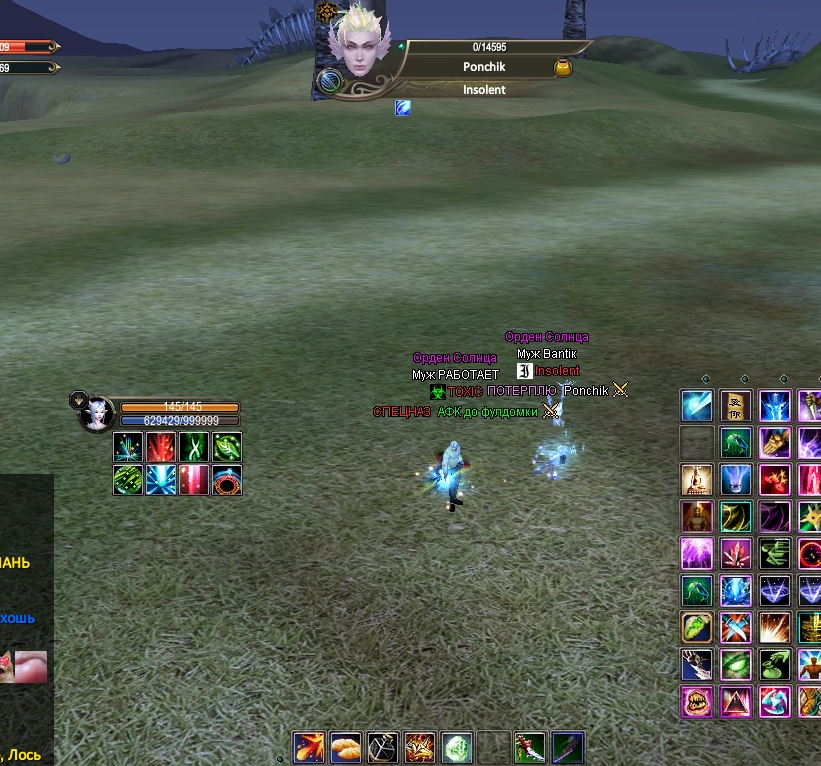Click the gold emblem beside Ponchik's name

(x=563, y=67)
